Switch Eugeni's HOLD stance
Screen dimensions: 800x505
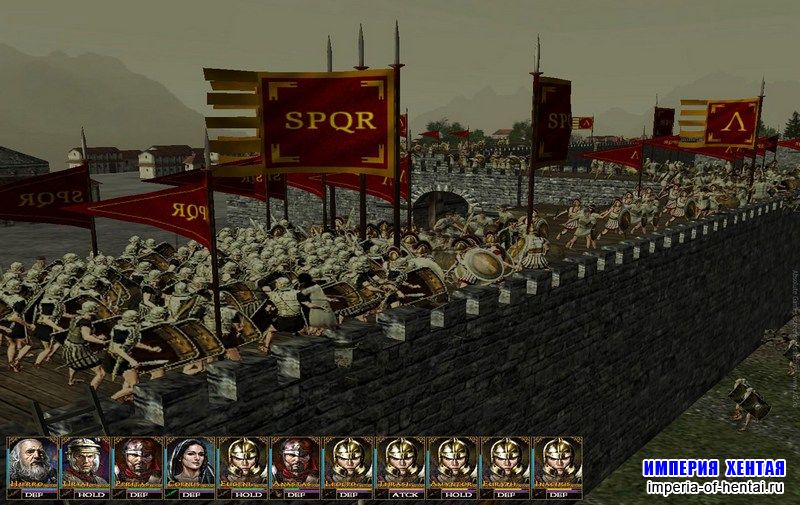tap(242, 494)
